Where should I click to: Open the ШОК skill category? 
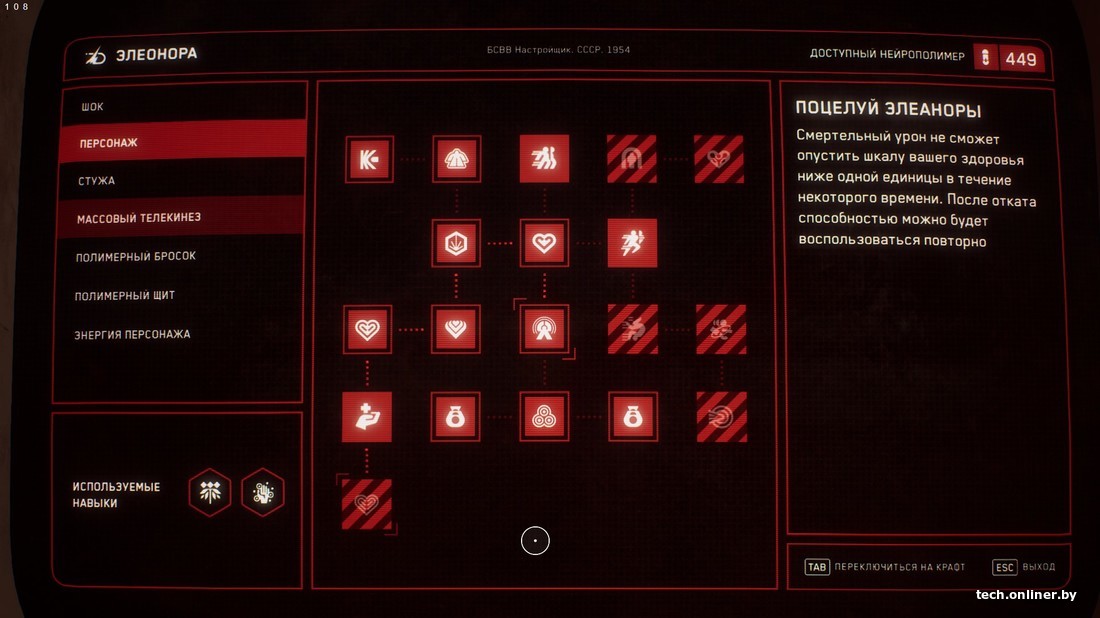[x=93, y=107]
